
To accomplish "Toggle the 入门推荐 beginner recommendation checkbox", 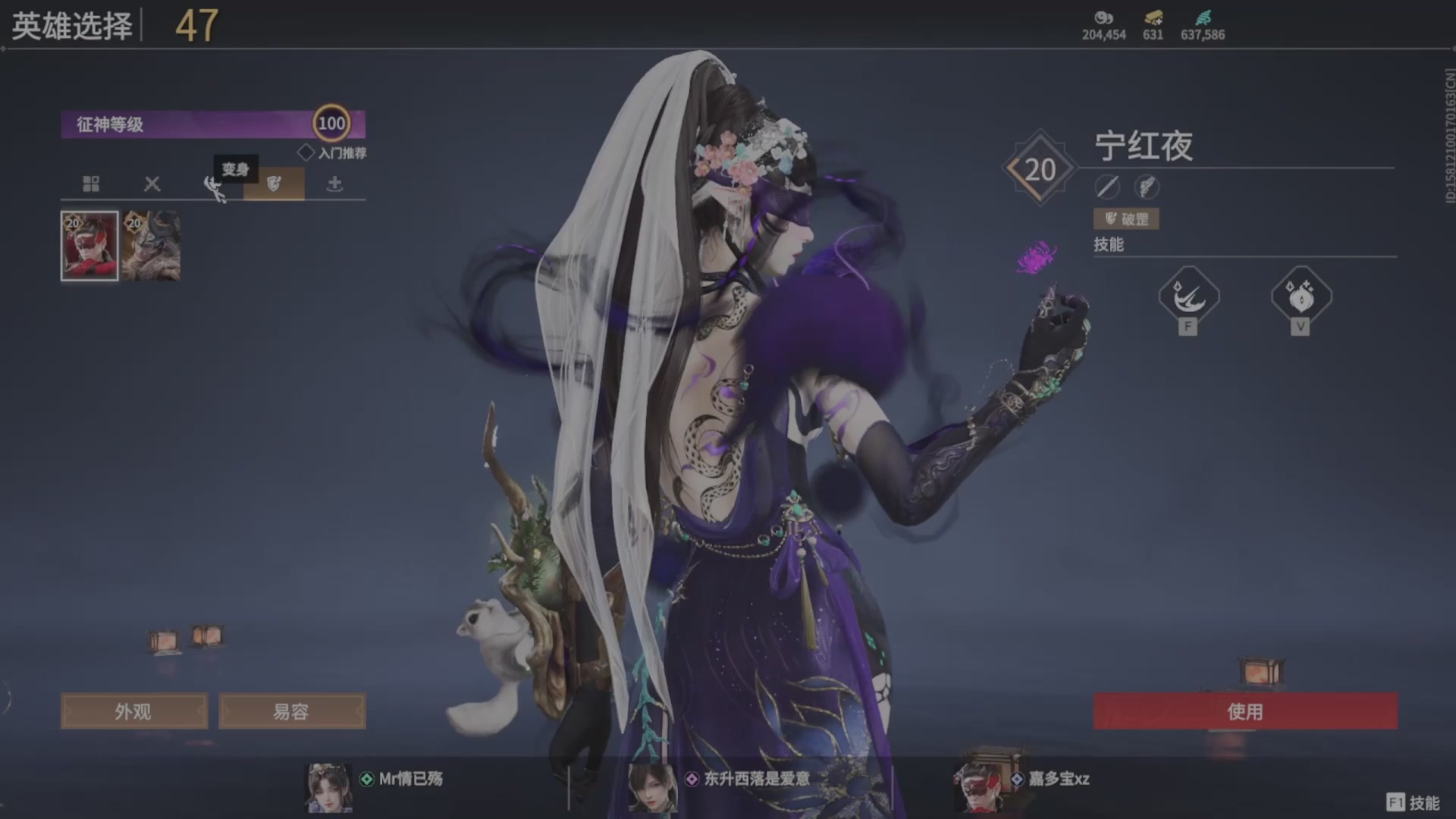I will point(306,152).
